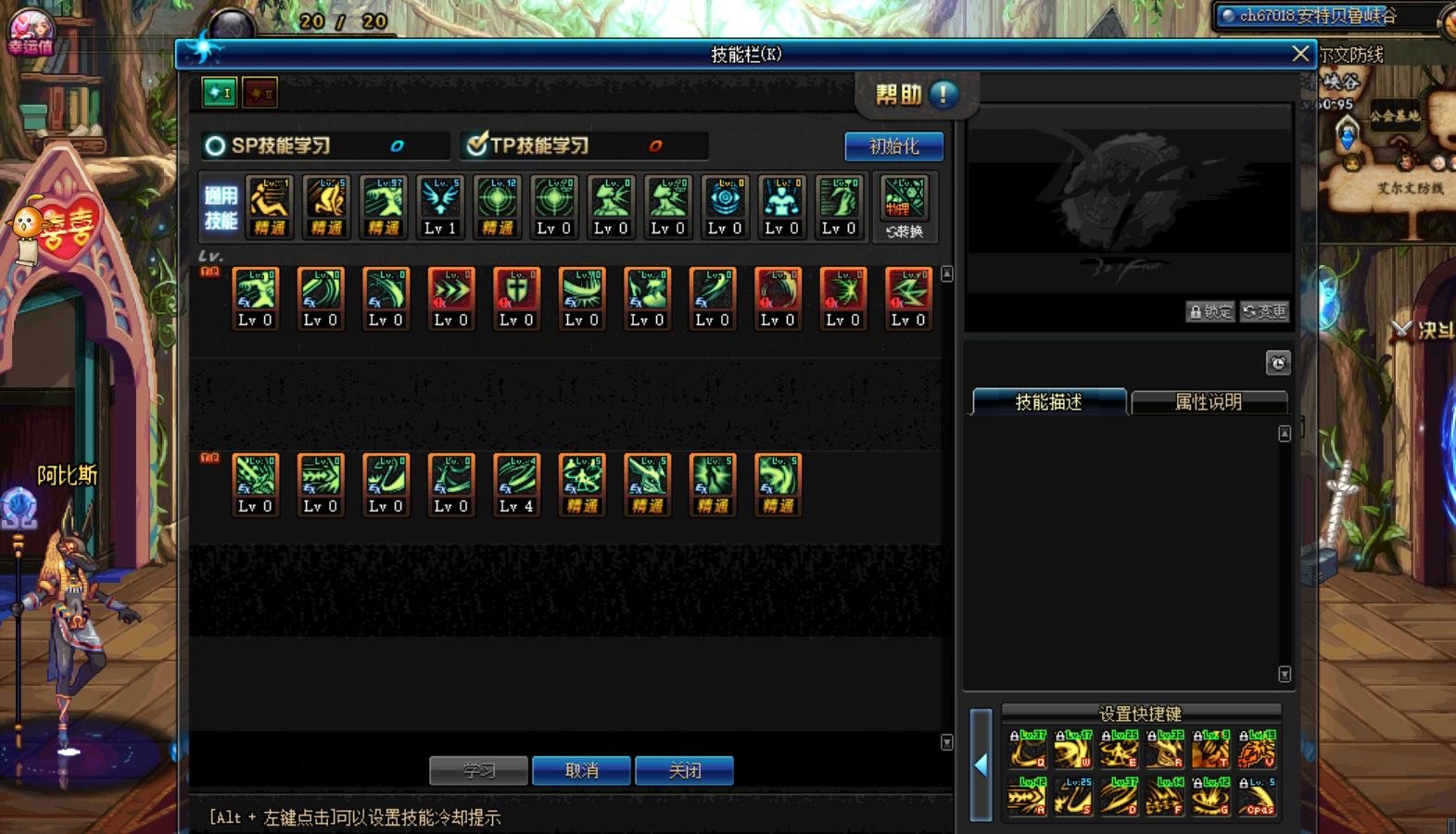1456x834 pixels.
Task: Switch to skill preset II tab
Action: coord(260,93)
